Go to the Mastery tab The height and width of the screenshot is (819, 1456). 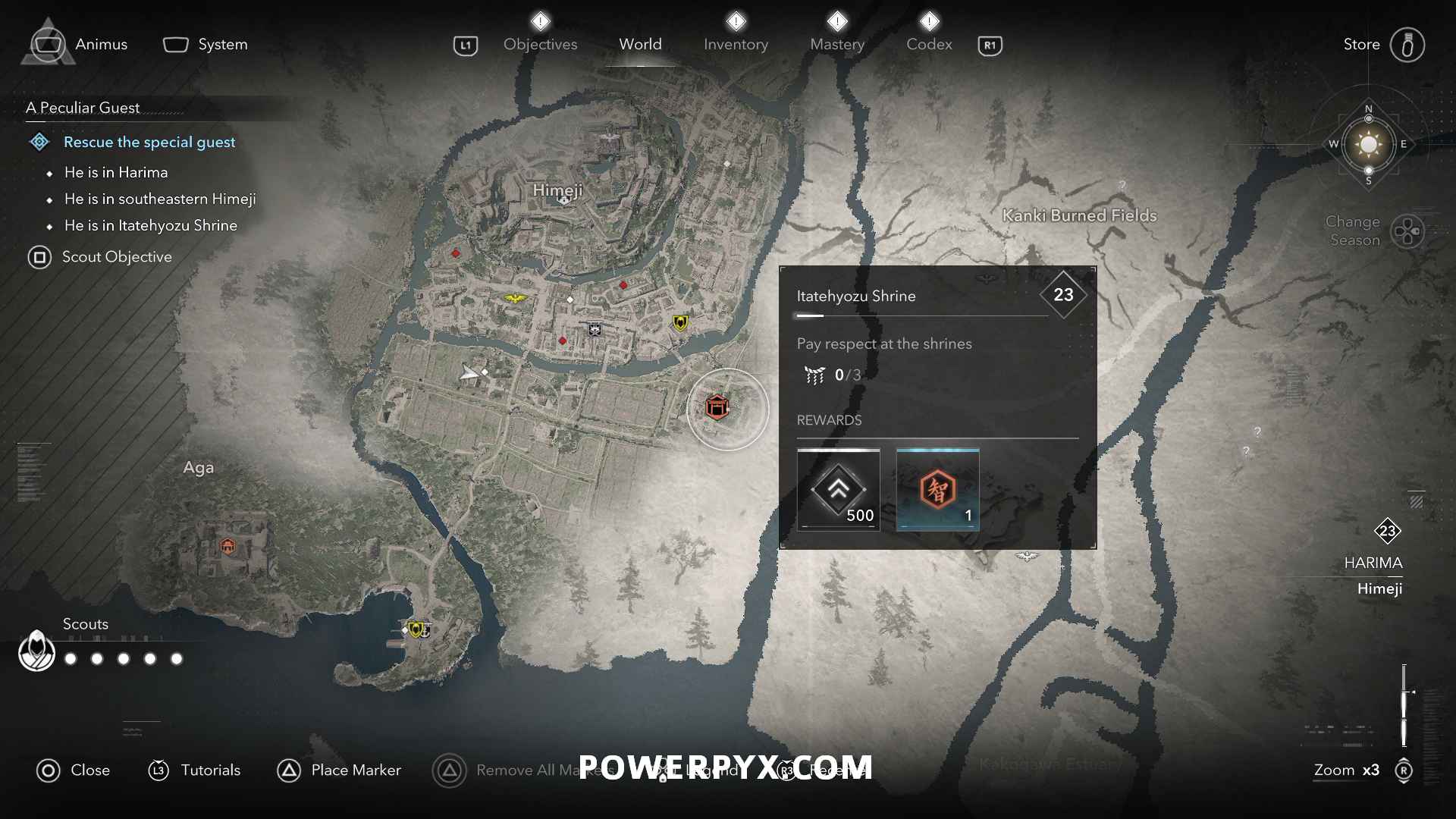[836, 45]
